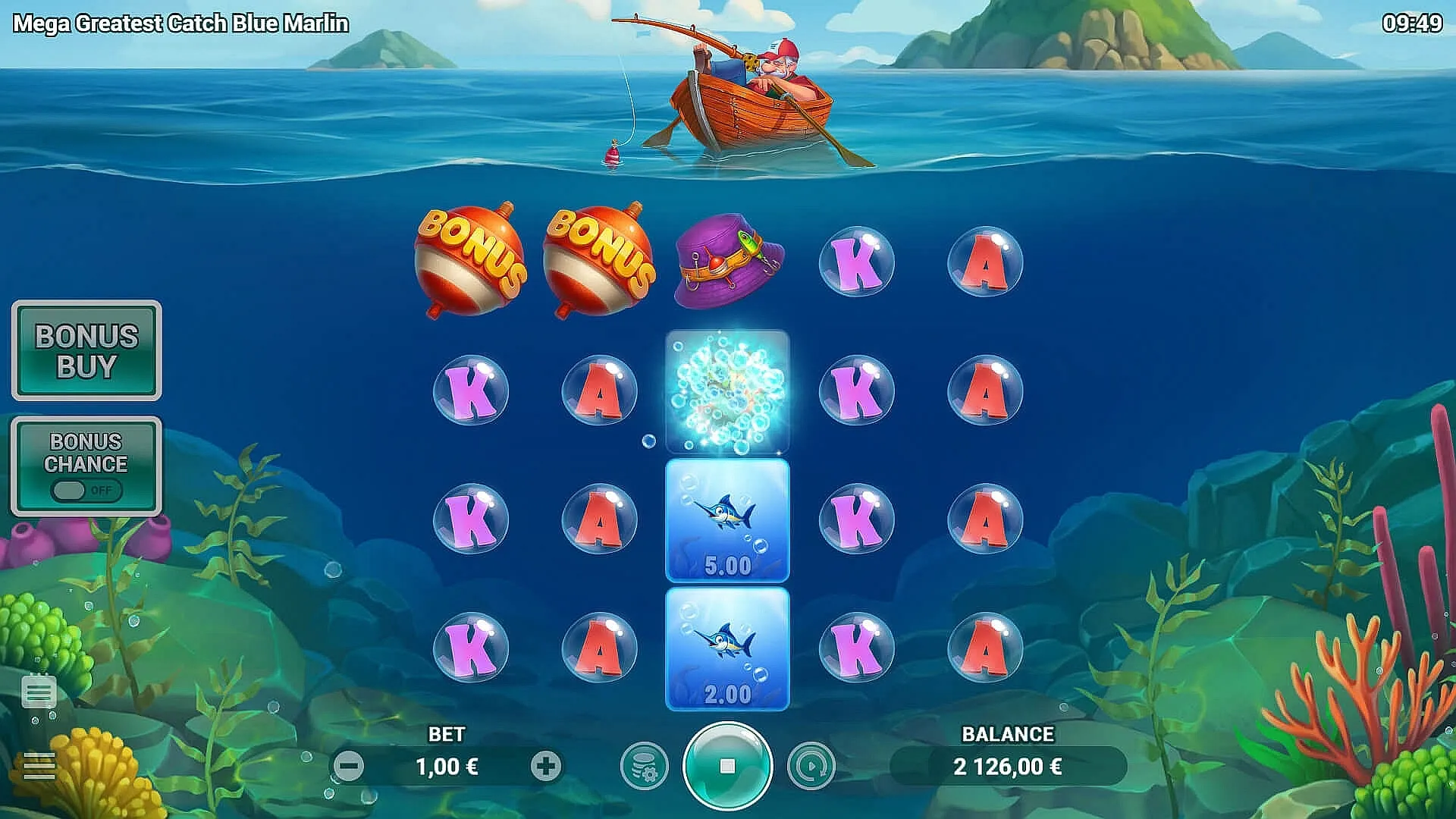Click the balance showing 2 126,00 €
The width and height of the screenshot is (1456, 819).
coord(1007,766)
